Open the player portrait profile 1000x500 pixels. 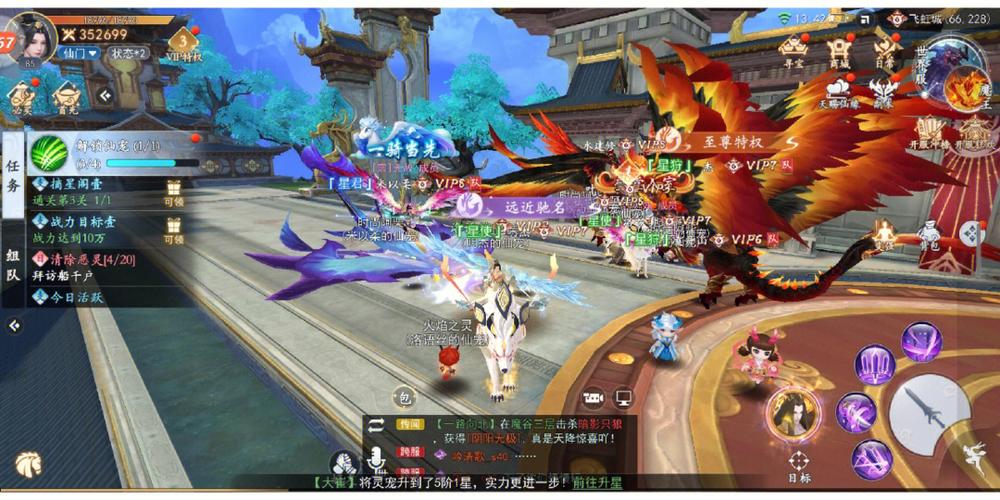coord(30,37)
